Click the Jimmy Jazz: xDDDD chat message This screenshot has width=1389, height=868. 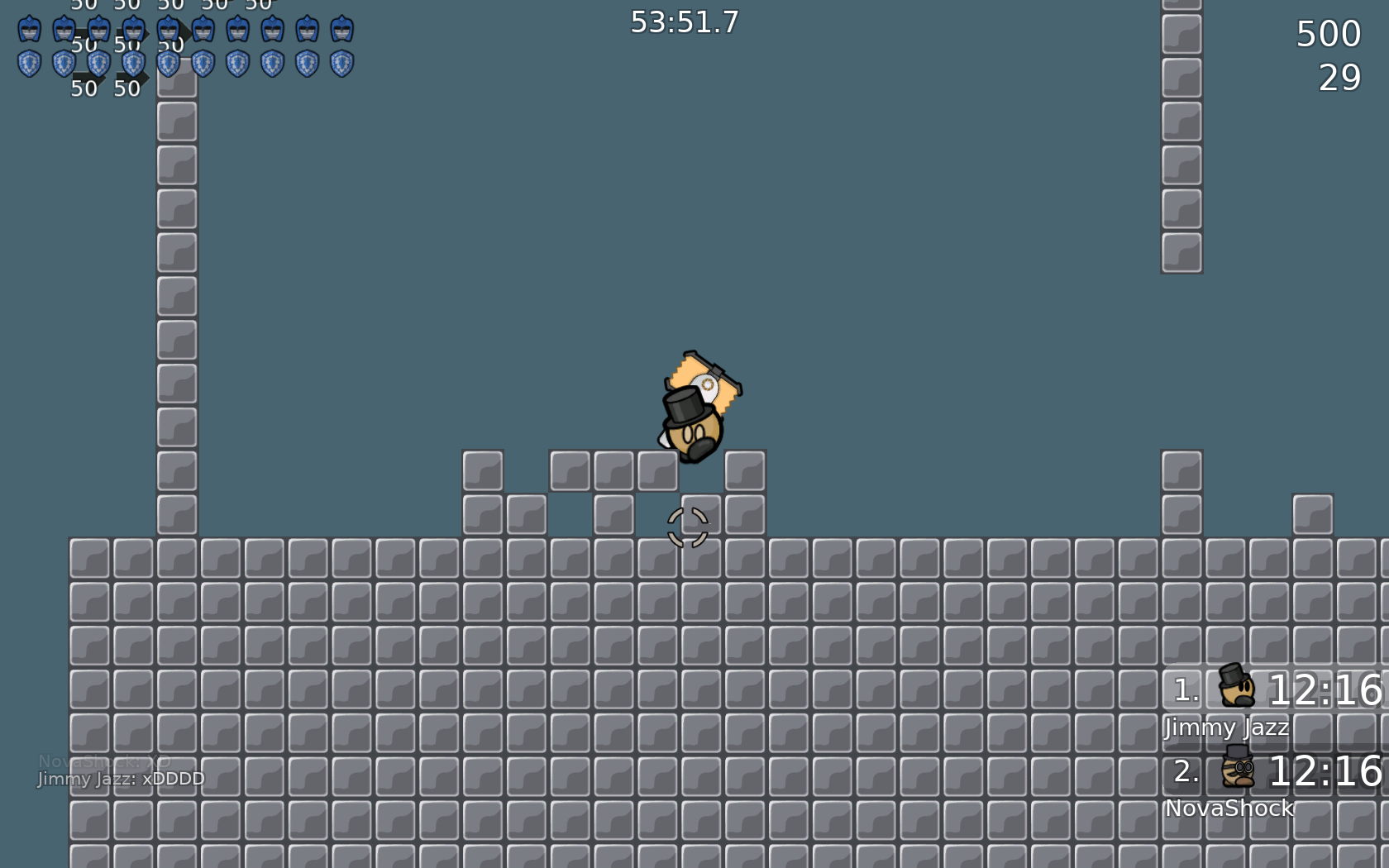click(121, 778)
